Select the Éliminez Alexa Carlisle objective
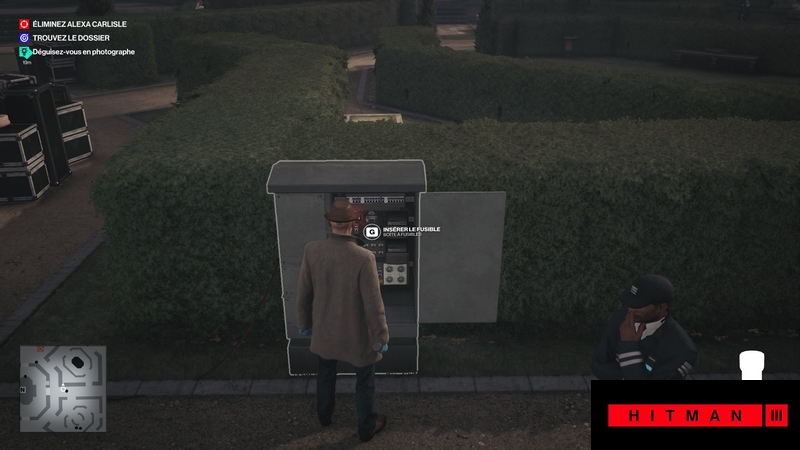The width and height of the screenshot is (800, 450). coord(78,24)
